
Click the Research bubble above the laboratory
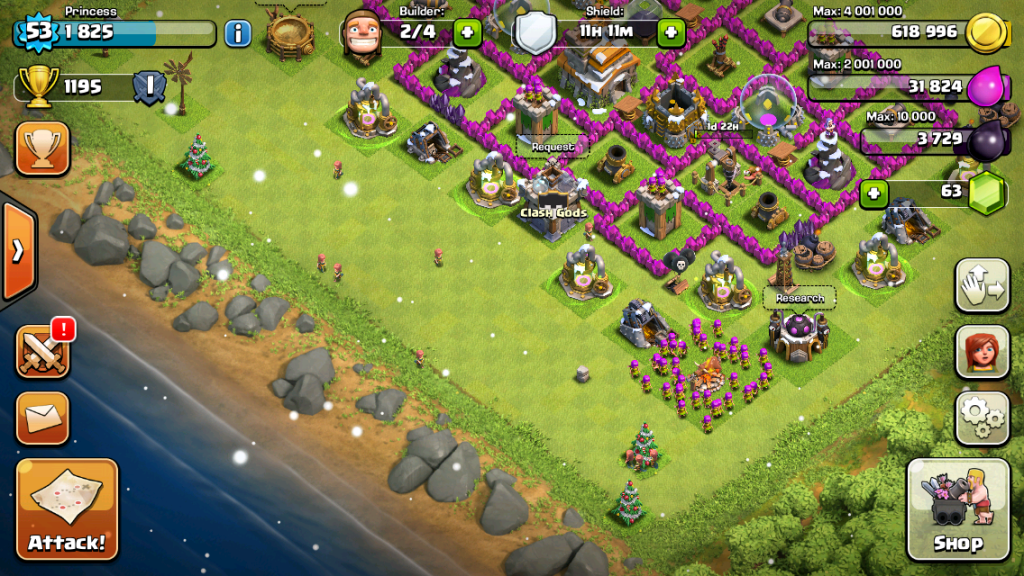pyautogui.click(x=800, y=298)
